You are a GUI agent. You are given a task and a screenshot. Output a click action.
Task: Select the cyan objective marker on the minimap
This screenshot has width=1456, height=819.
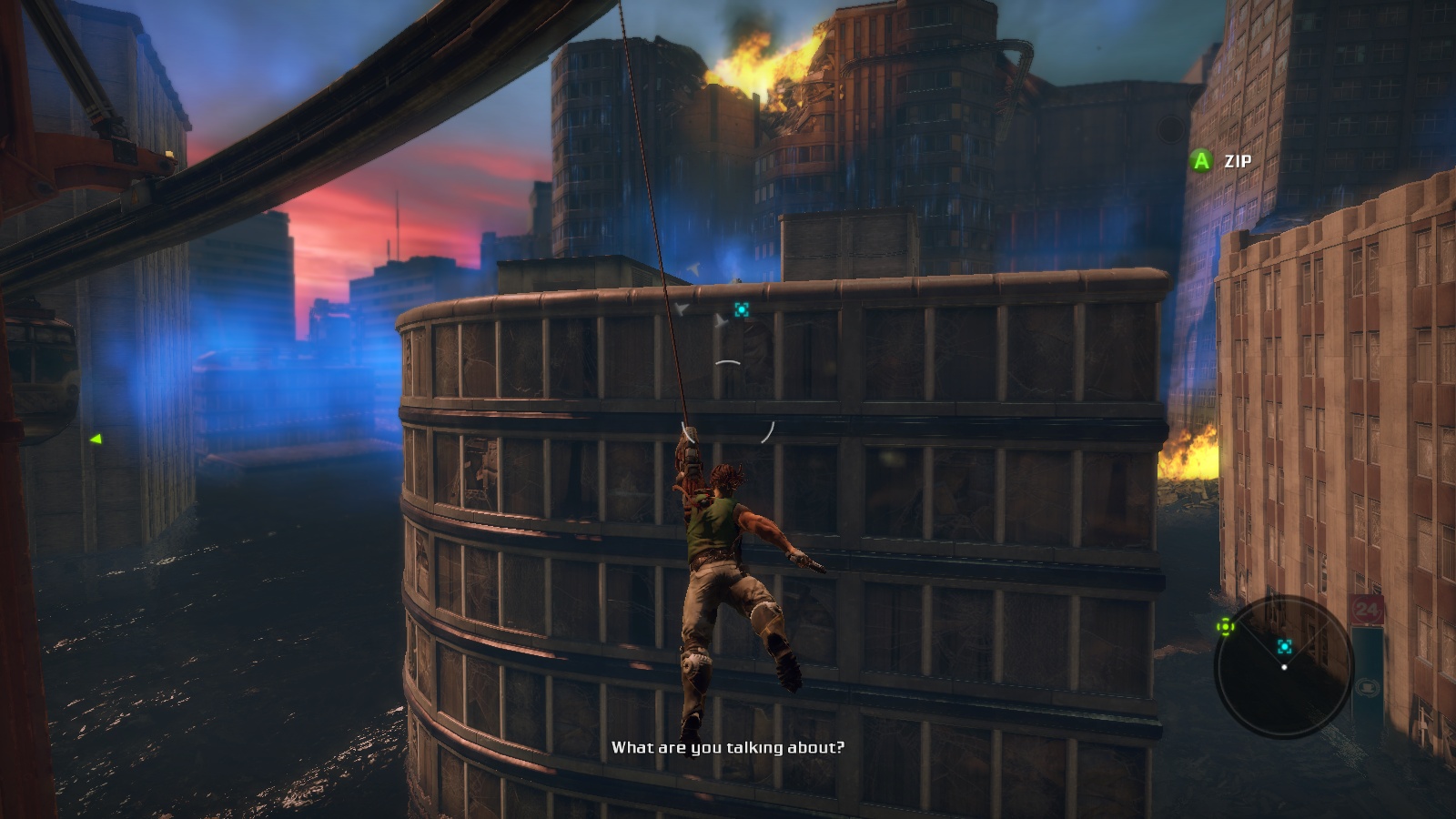(1284, 646)
